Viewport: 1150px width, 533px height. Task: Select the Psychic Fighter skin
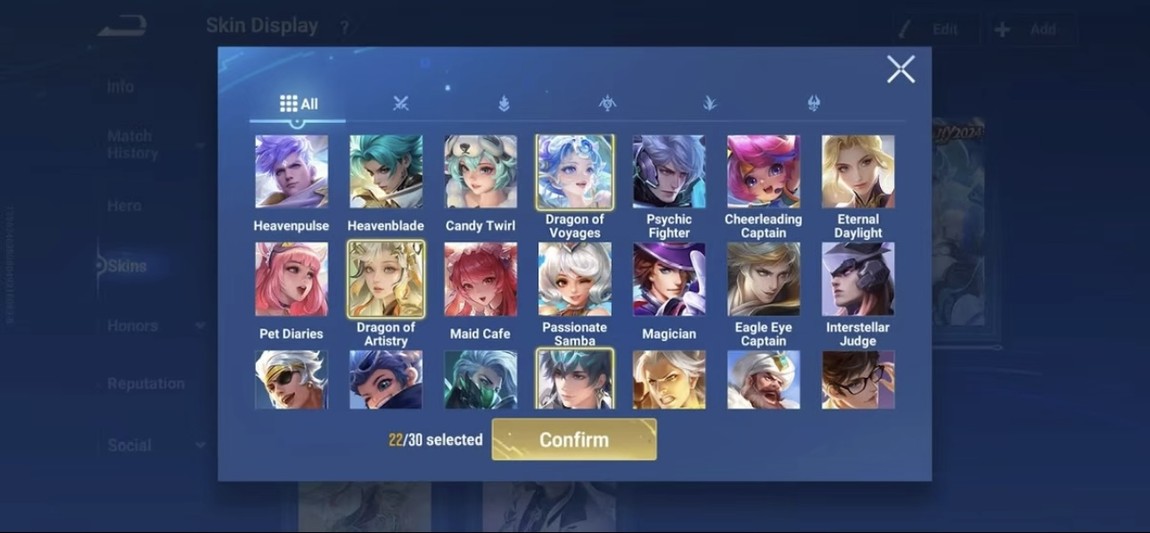669,172
